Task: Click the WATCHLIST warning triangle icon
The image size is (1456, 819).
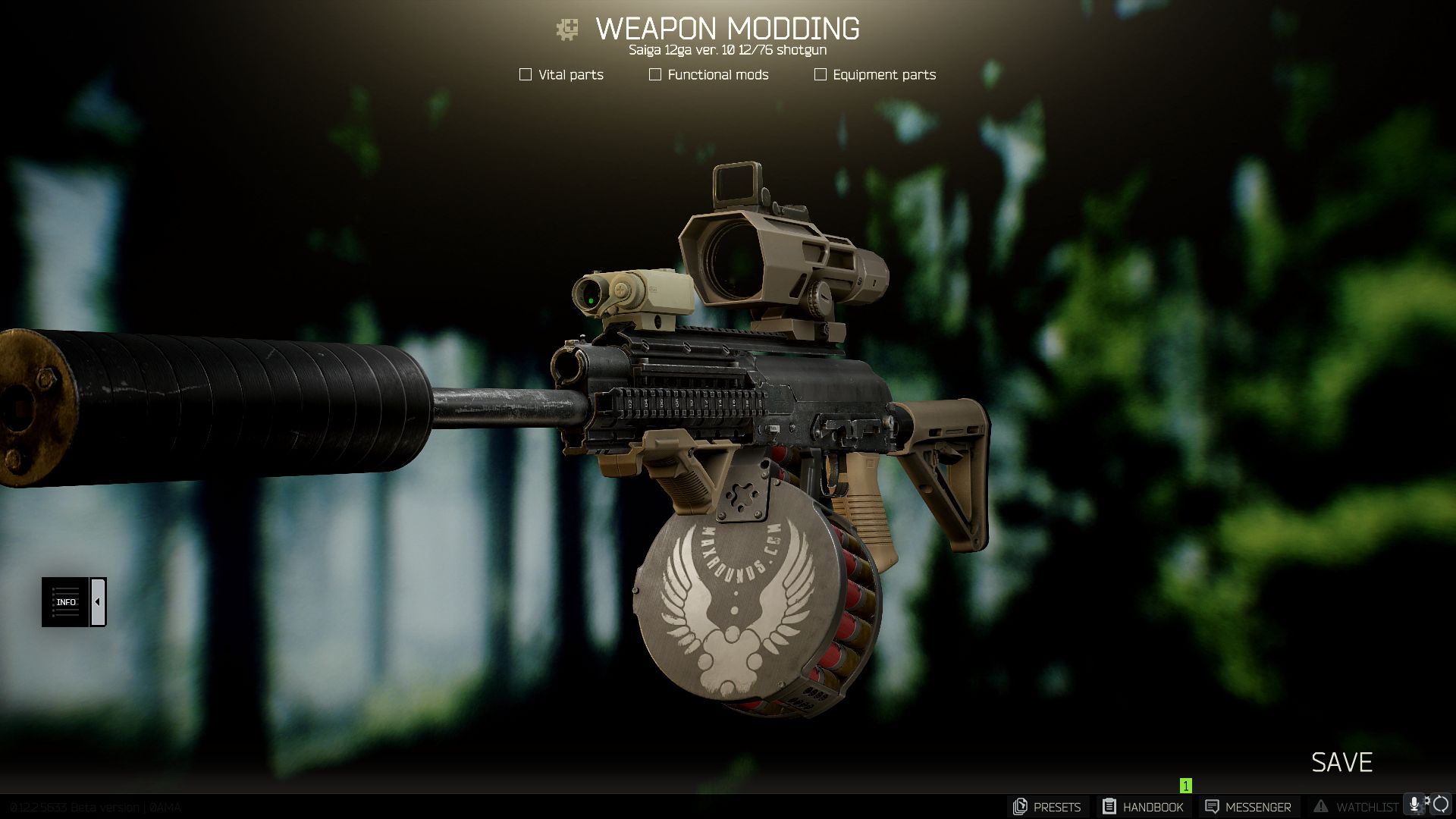Action: coord(1321,806)
